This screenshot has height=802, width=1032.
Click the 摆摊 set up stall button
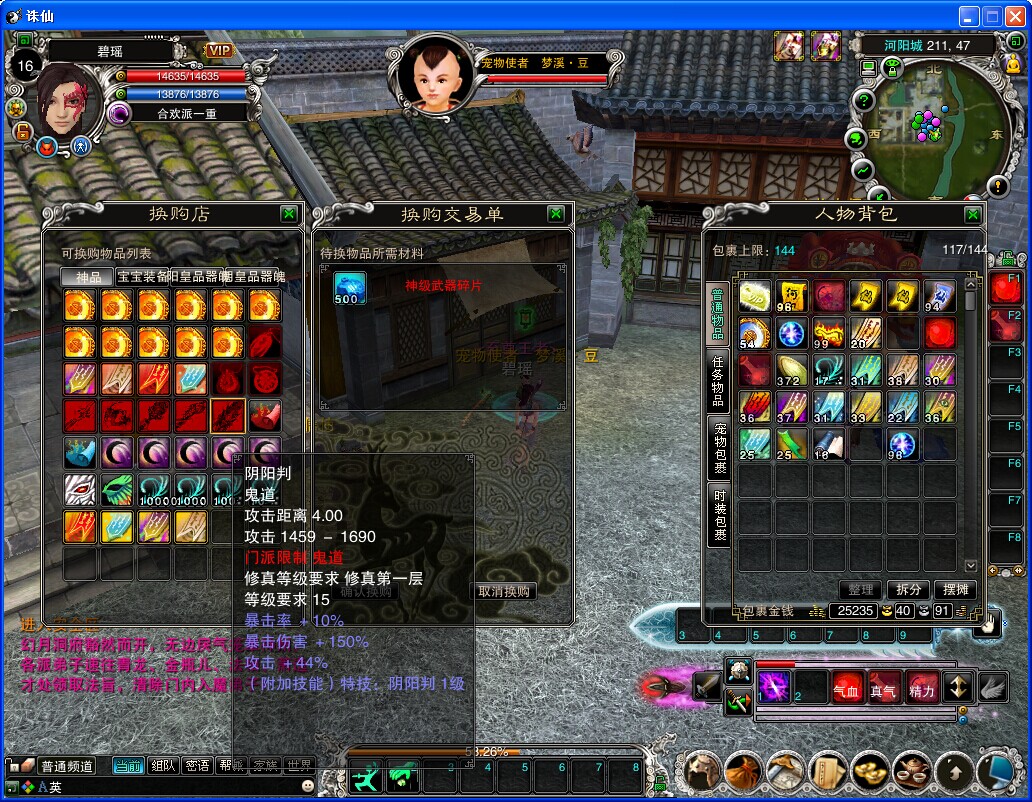tap(957, 590)
